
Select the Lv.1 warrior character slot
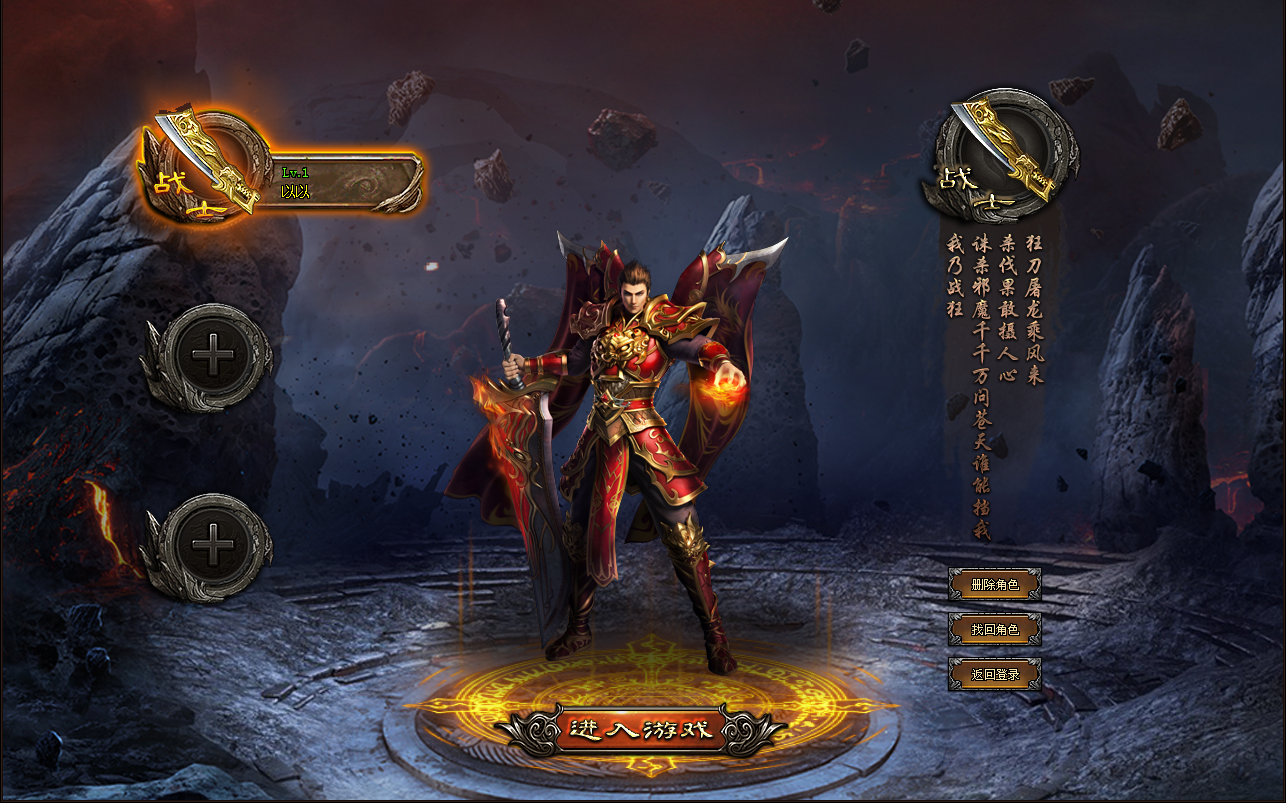pyautogui.click(x=300, y=182)
